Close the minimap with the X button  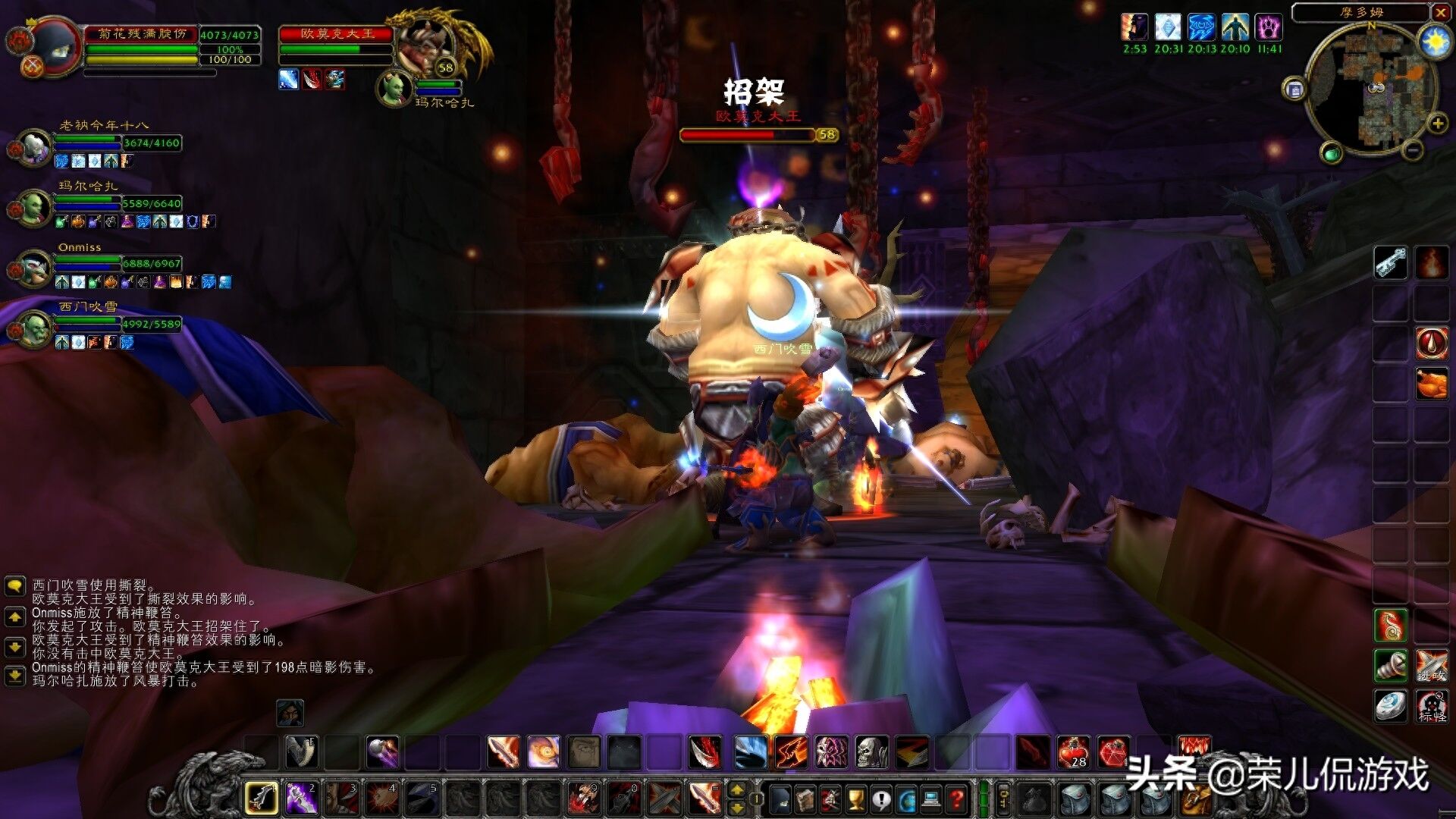[x=1441, y=12]
